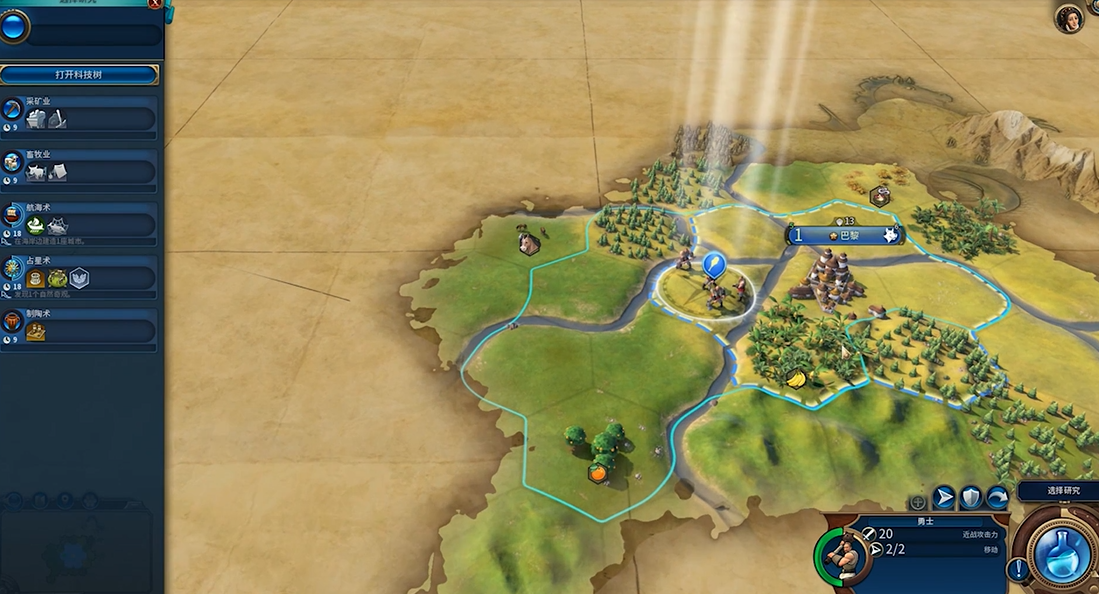
Task: Select Sailing (航海术) technology
Action: pos(80,224)
